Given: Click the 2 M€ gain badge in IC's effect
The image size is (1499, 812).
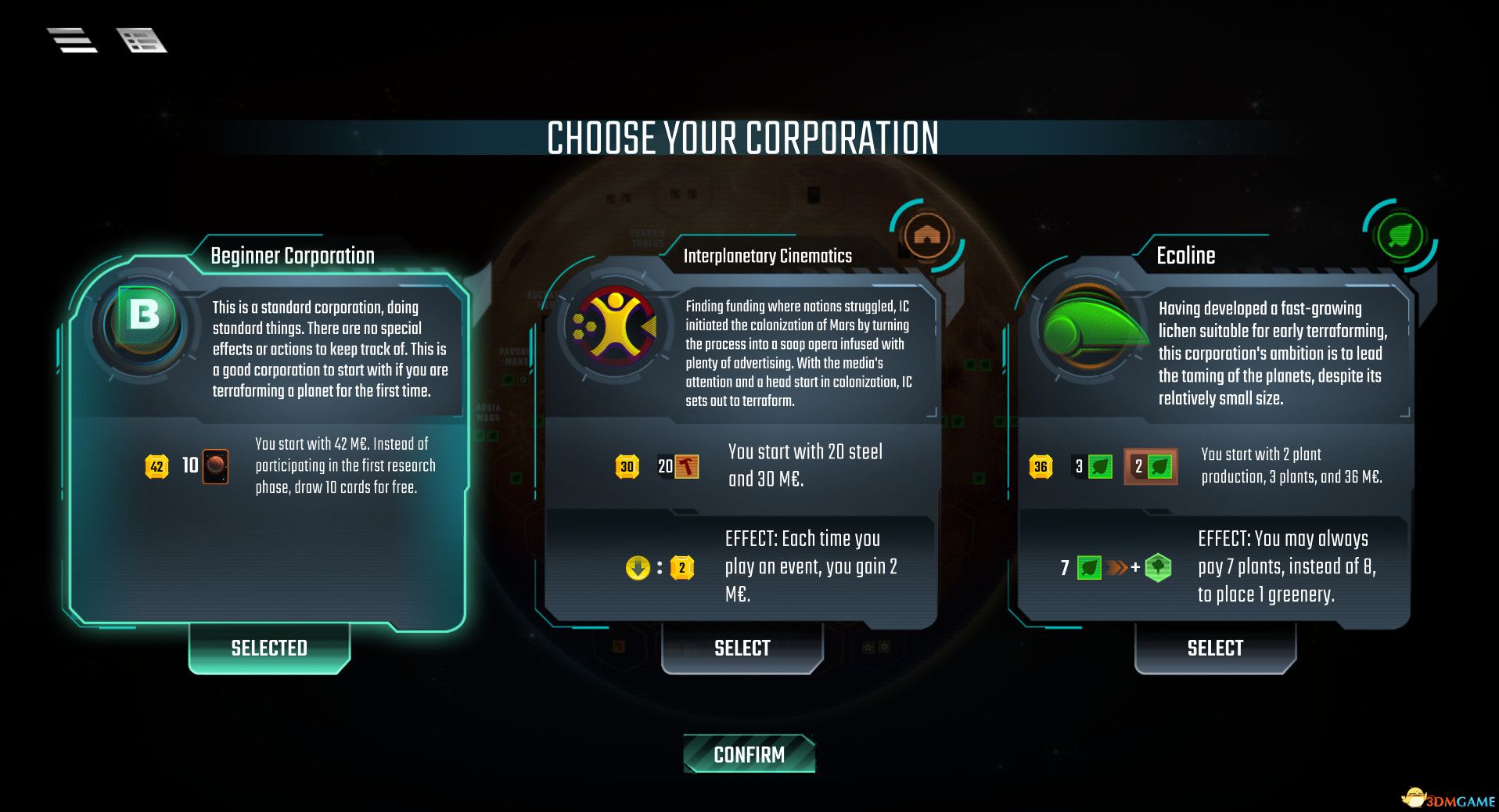Looking at the screenshot, I should [683, 568].
